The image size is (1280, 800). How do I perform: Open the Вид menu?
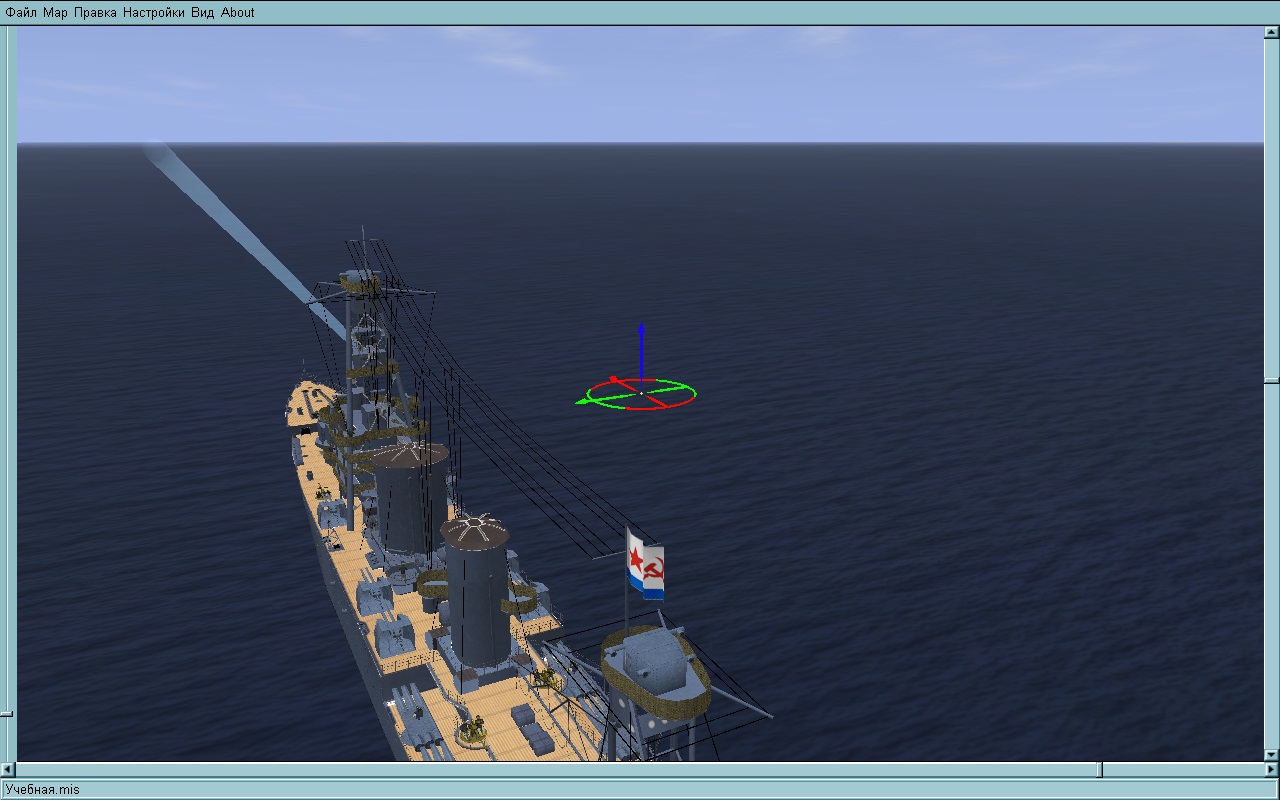click(x=202, y=12)
